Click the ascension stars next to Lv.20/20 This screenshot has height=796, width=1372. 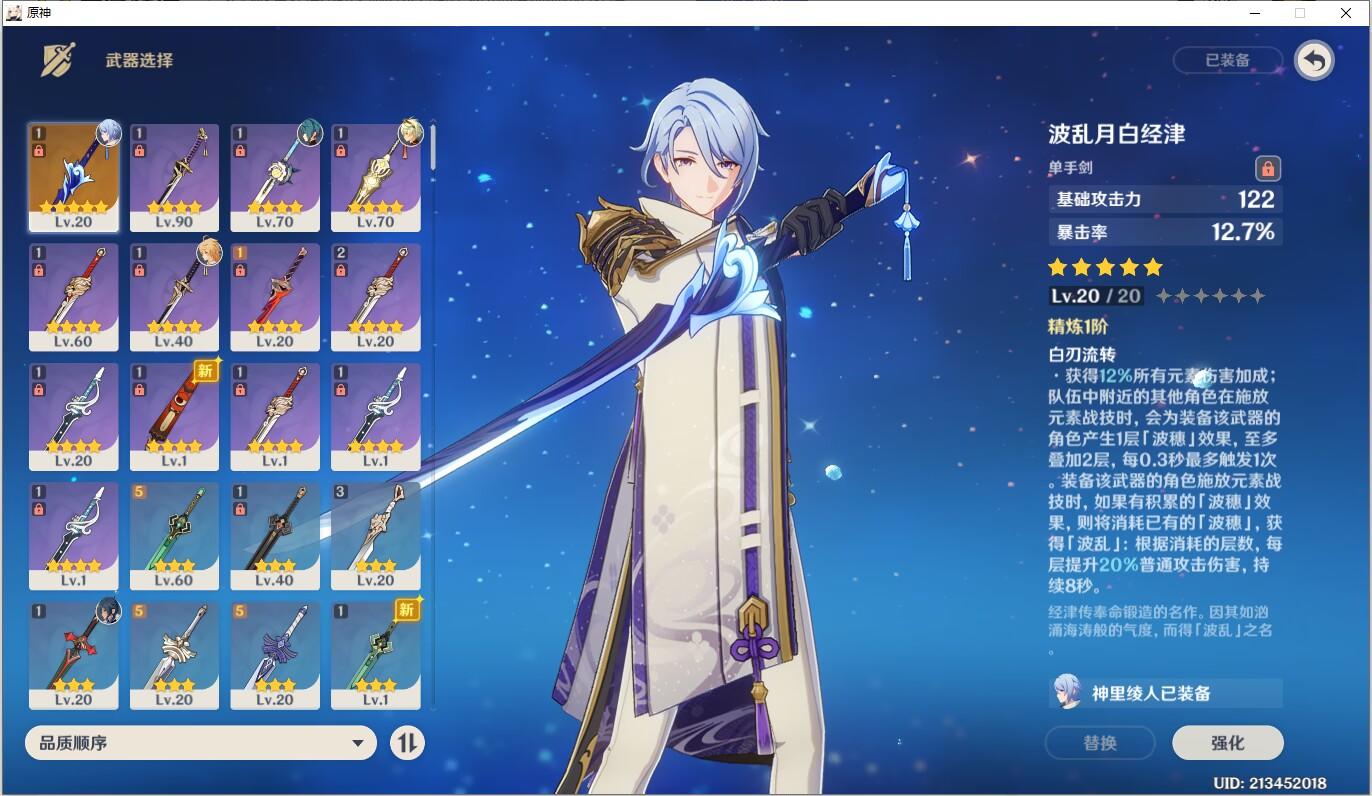click(x=1210, y=295)
